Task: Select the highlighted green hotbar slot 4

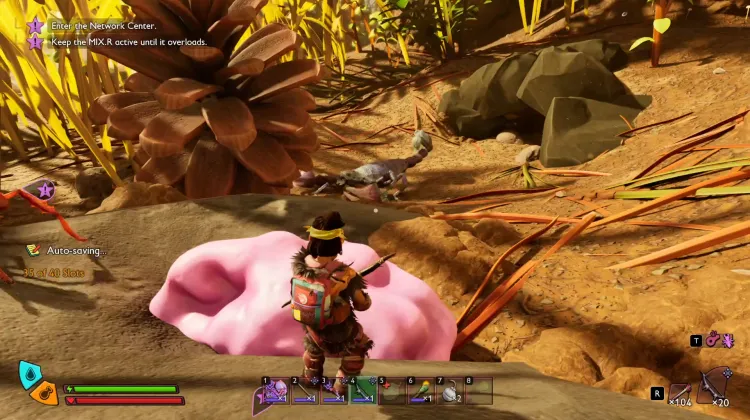Action: [x=363, y=390]
